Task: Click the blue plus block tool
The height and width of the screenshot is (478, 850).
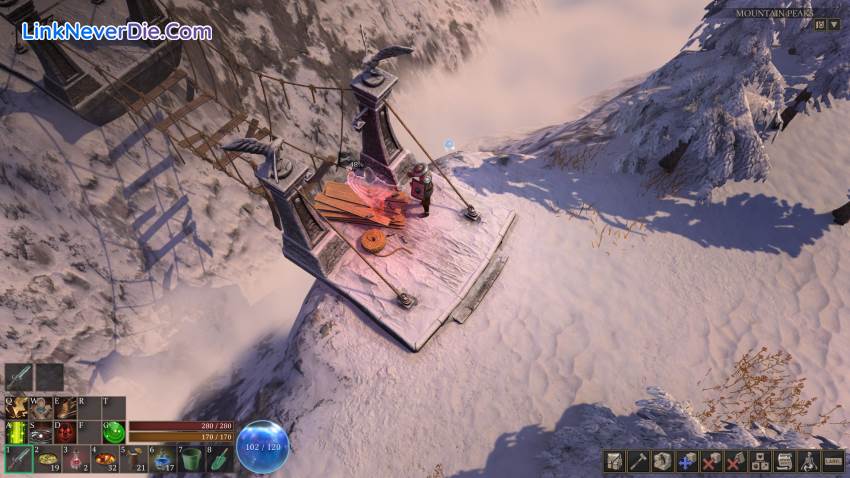Action: [686, 461]
